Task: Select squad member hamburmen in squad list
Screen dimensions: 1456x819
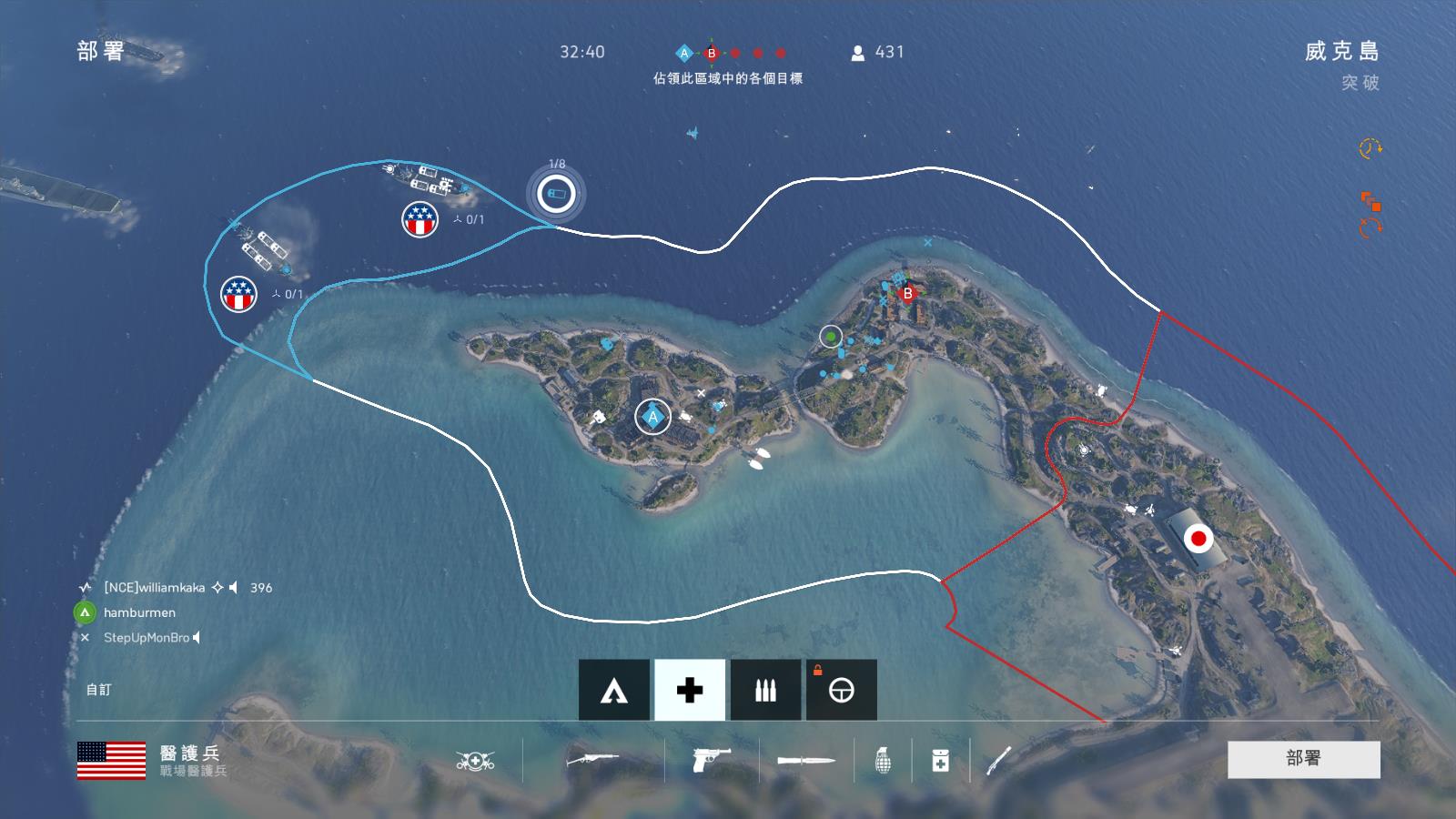Action: point(139,612)
